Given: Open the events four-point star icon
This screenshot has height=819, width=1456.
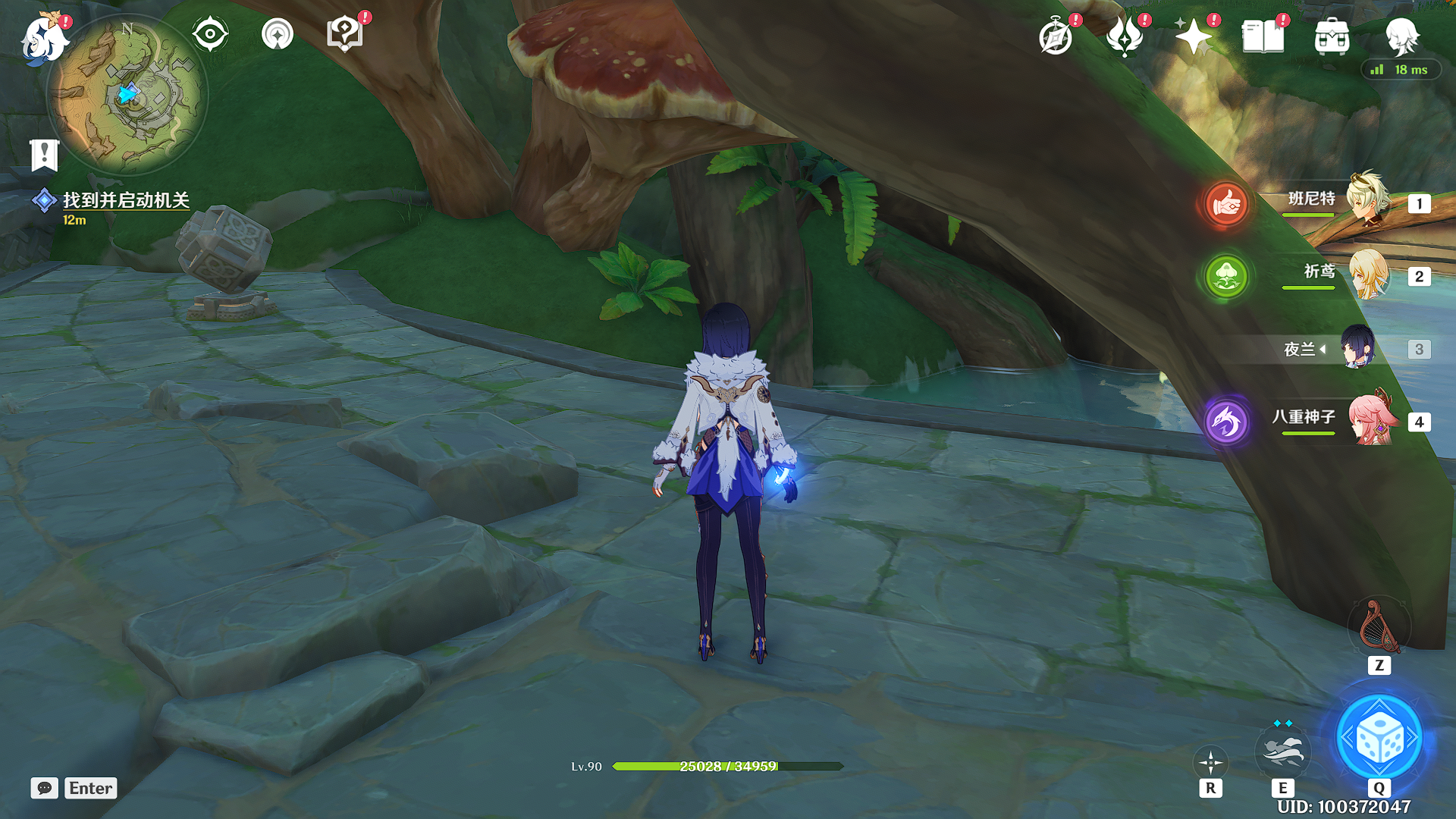Looking at the screenshot, I should pos(1193,36).
